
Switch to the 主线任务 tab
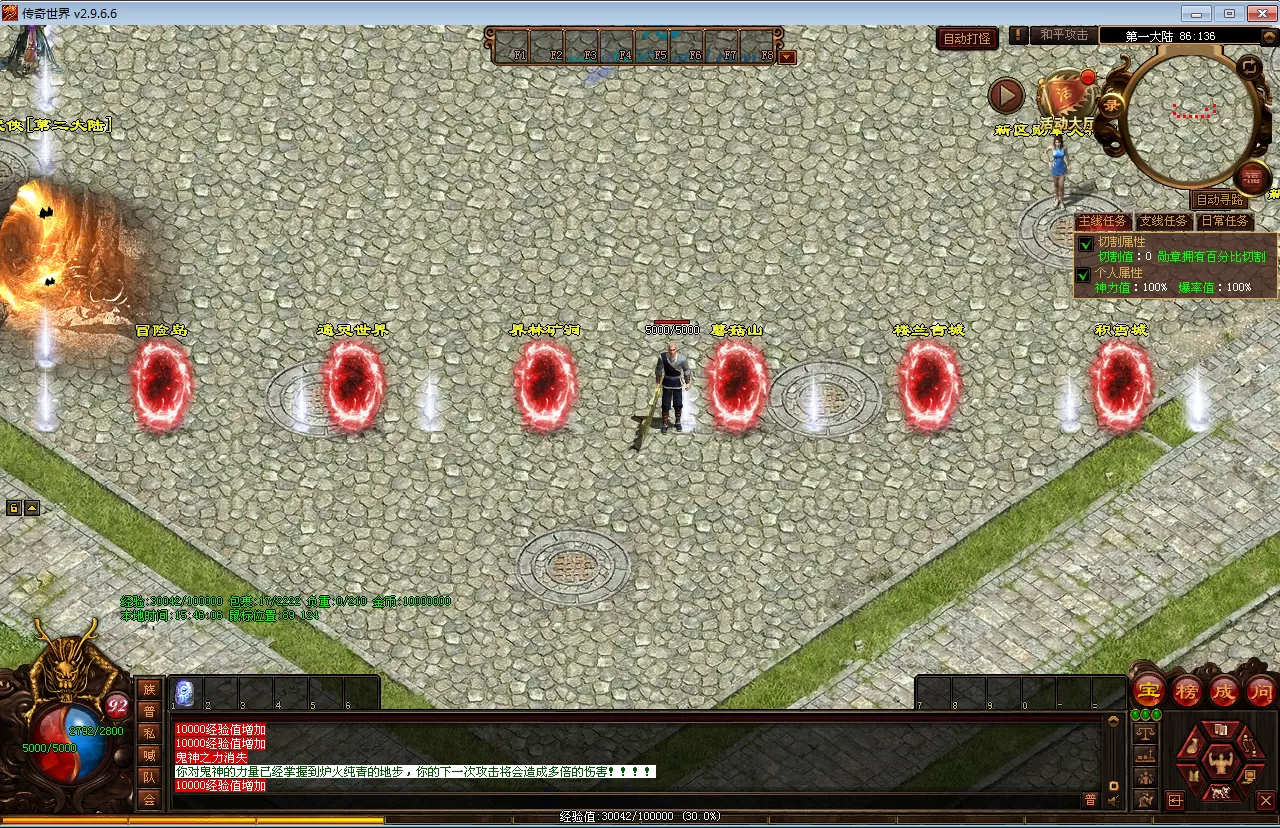tap(1102, 221)
